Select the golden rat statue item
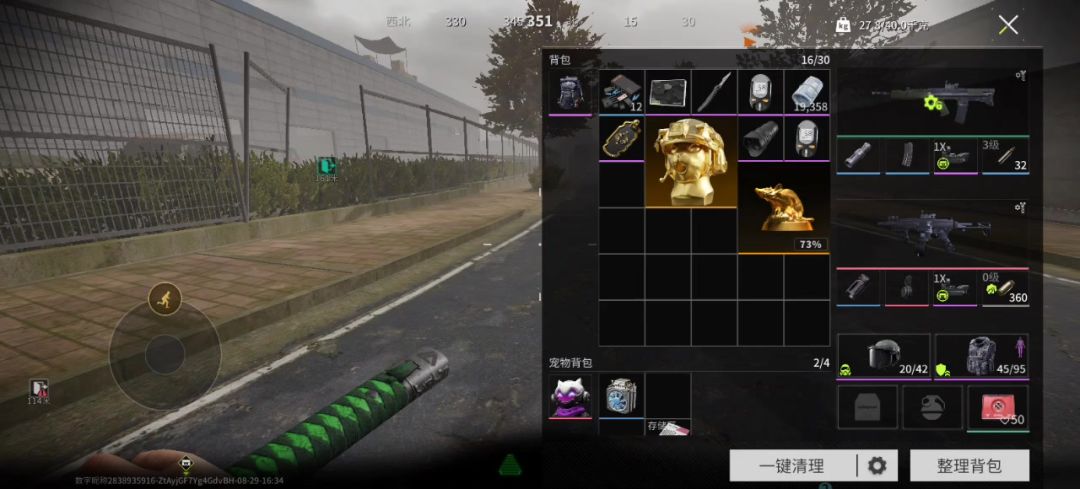The width and height of the screenshot is (1080, 489). [783, 208]
